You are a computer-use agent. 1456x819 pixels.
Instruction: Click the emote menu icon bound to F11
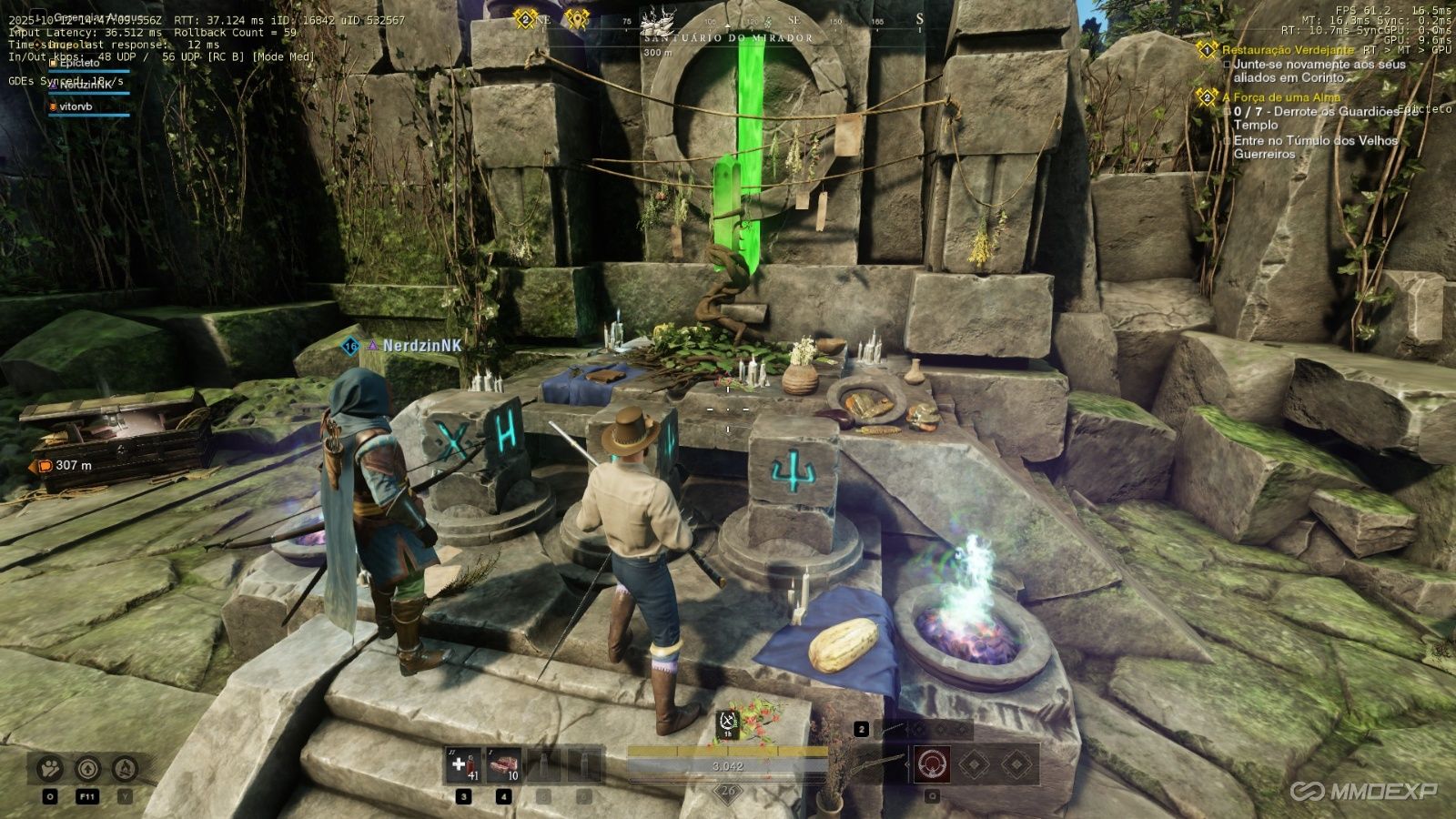click(88, 768)
